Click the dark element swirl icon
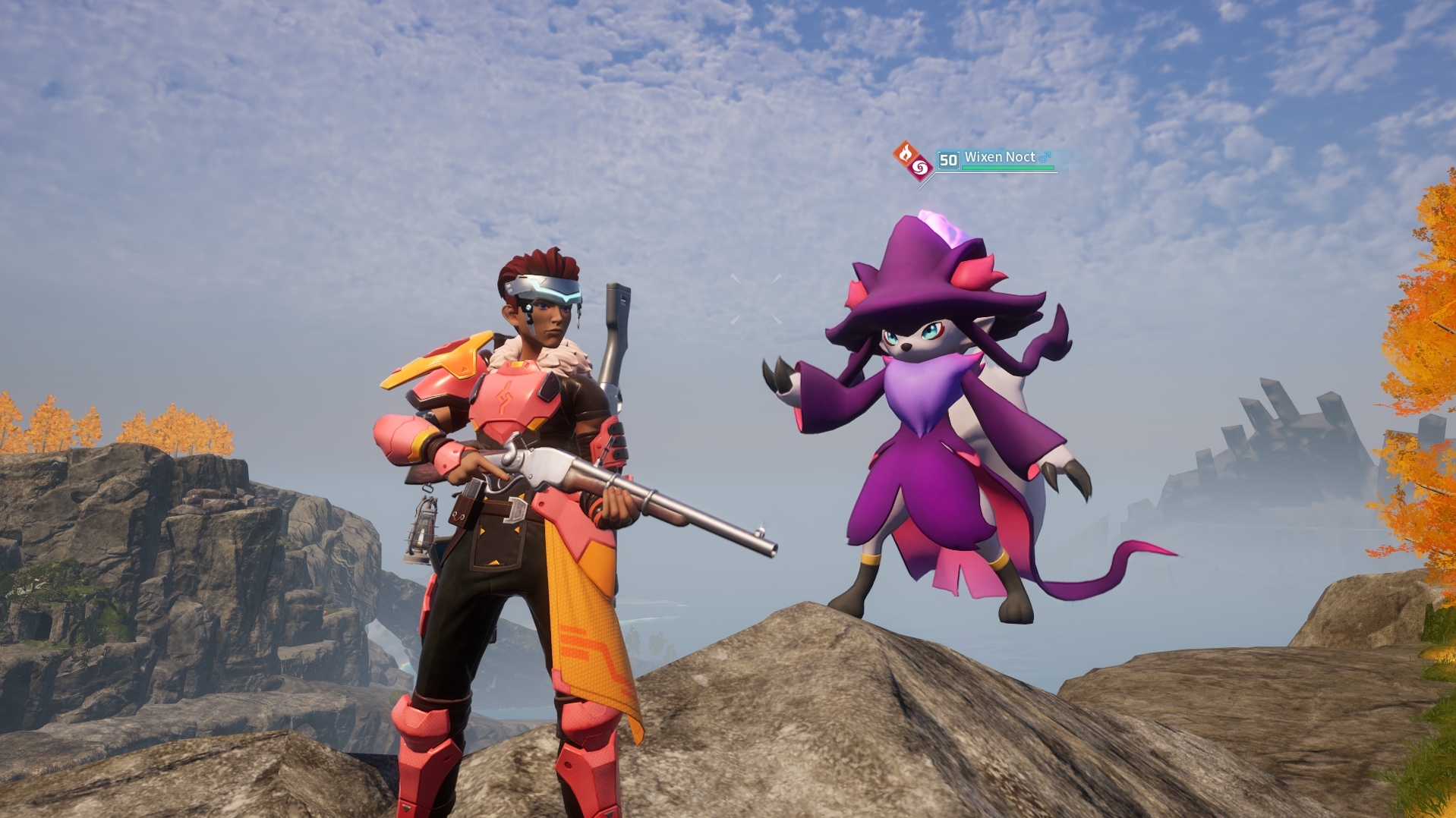Screen dimensions: 1456x818 920,167
